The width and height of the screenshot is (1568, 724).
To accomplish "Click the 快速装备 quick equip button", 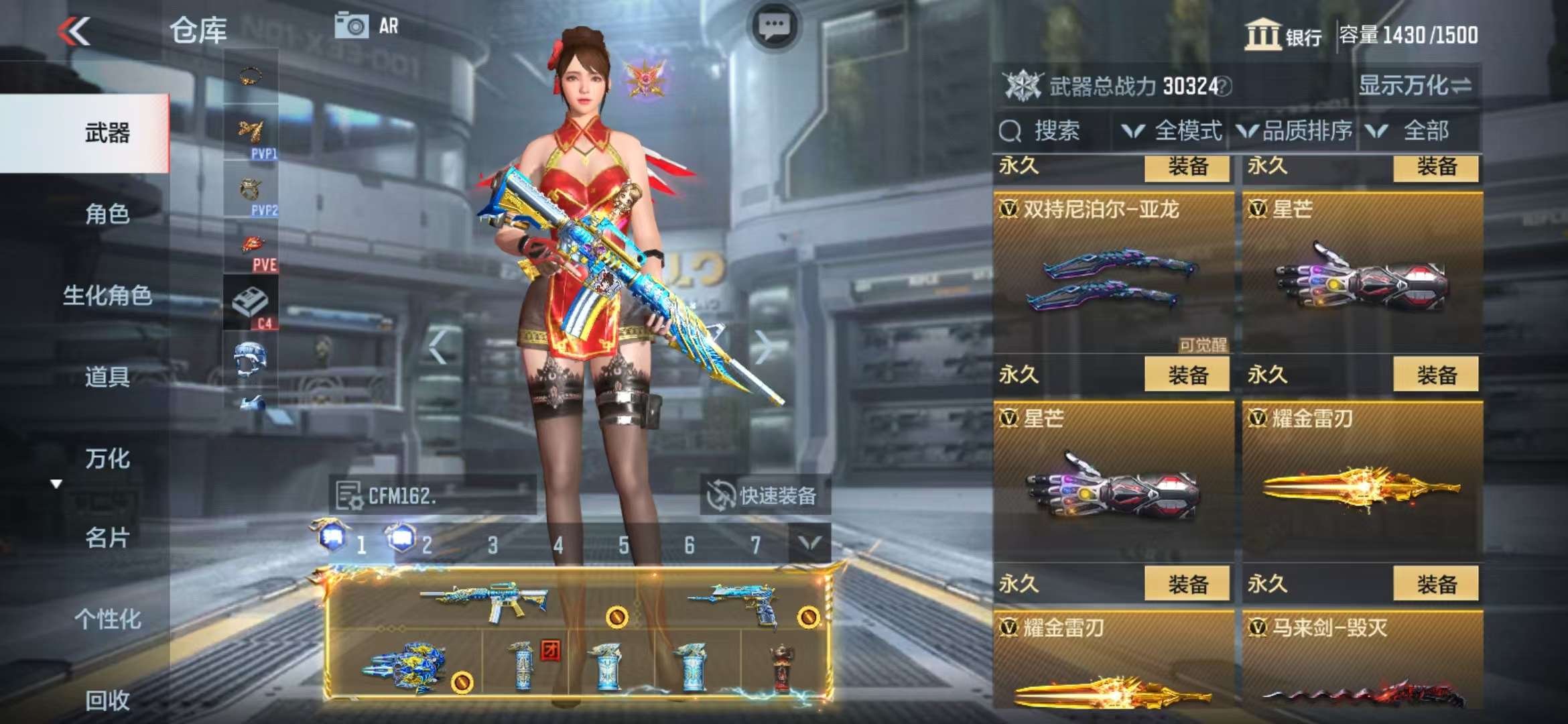I will click(x=764, y=496).
